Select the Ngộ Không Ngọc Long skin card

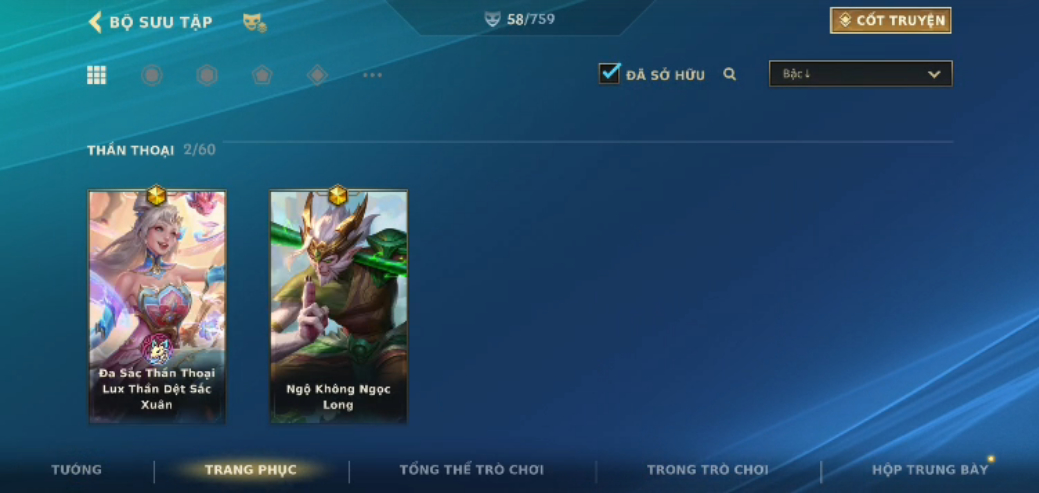(x=338, y=305)
